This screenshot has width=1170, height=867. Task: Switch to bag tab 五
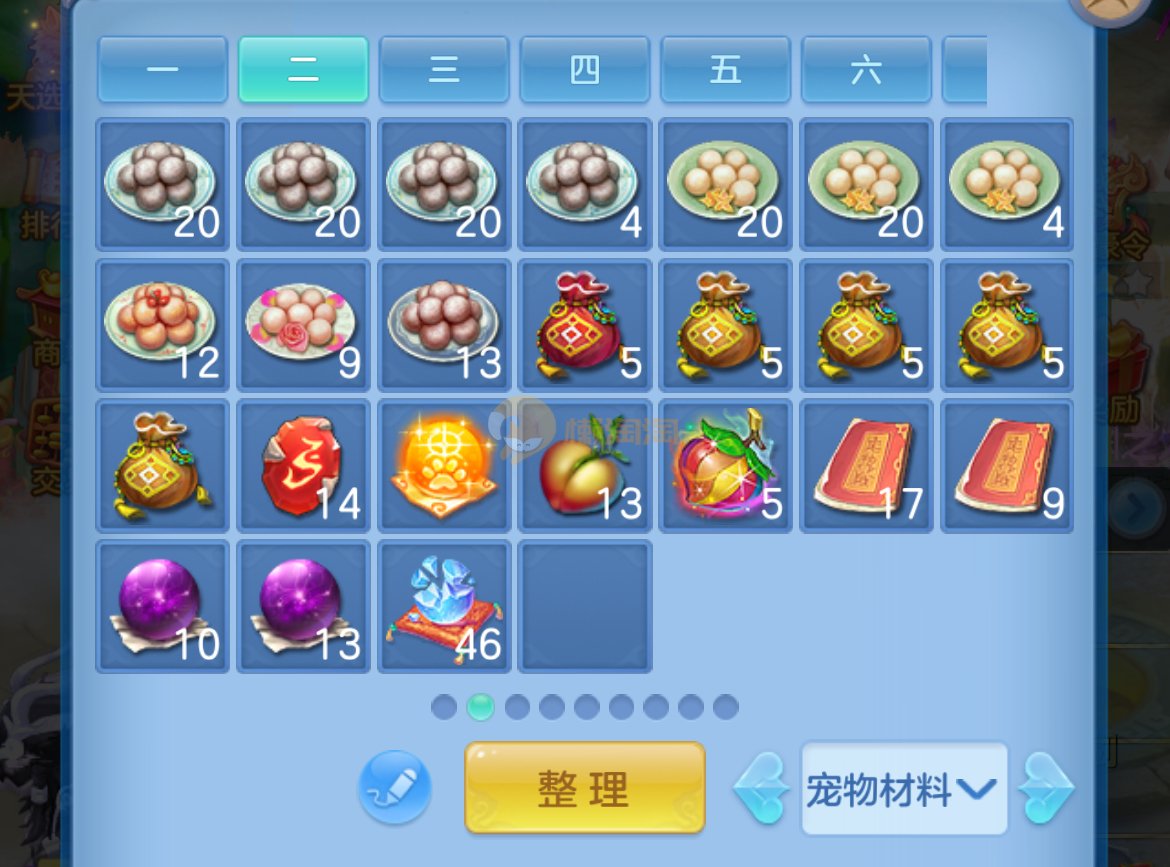(726, 70)
